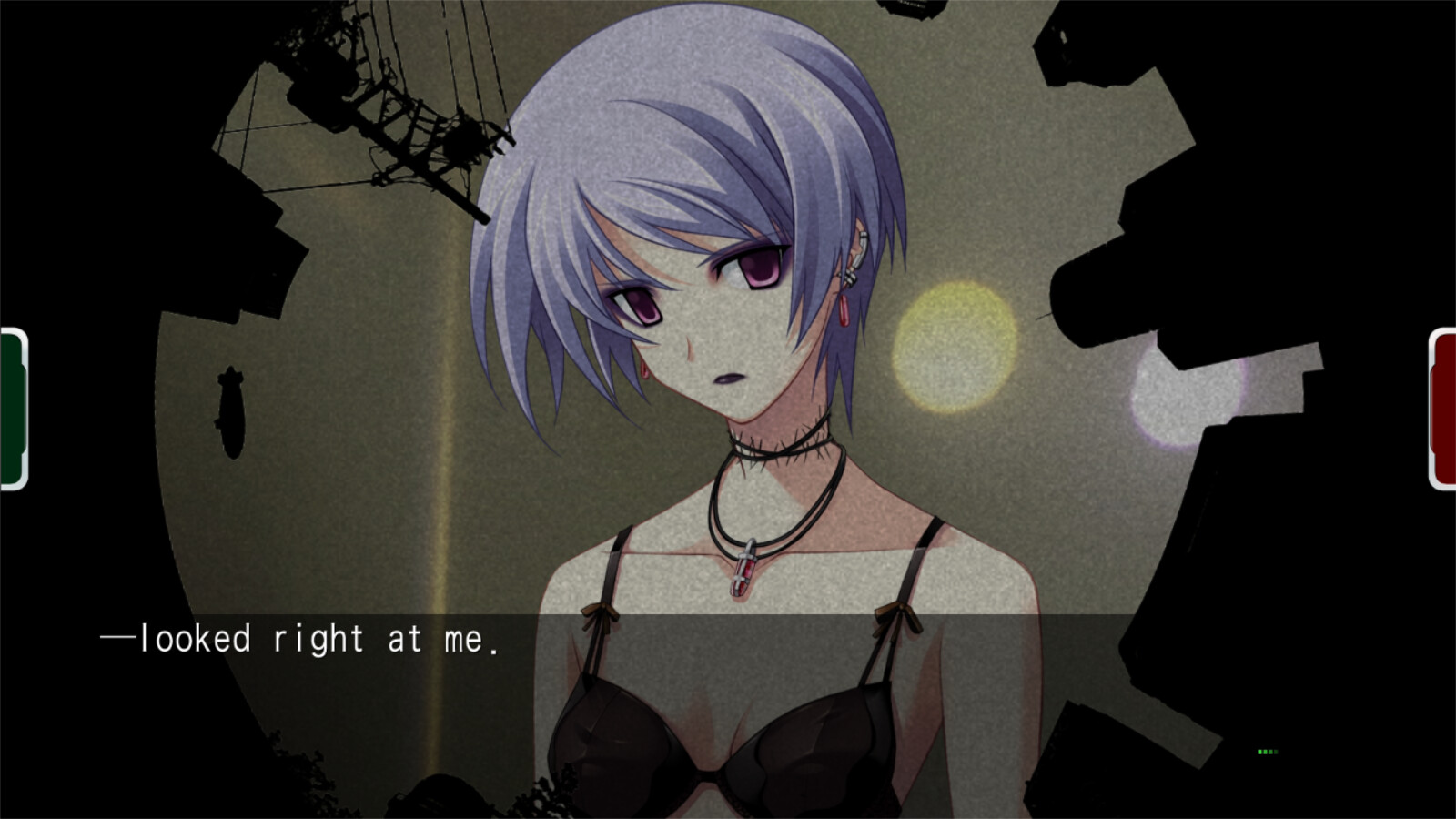
Task: Click the green progress indicator dots near bottom right
Action: click(1268, 752)
